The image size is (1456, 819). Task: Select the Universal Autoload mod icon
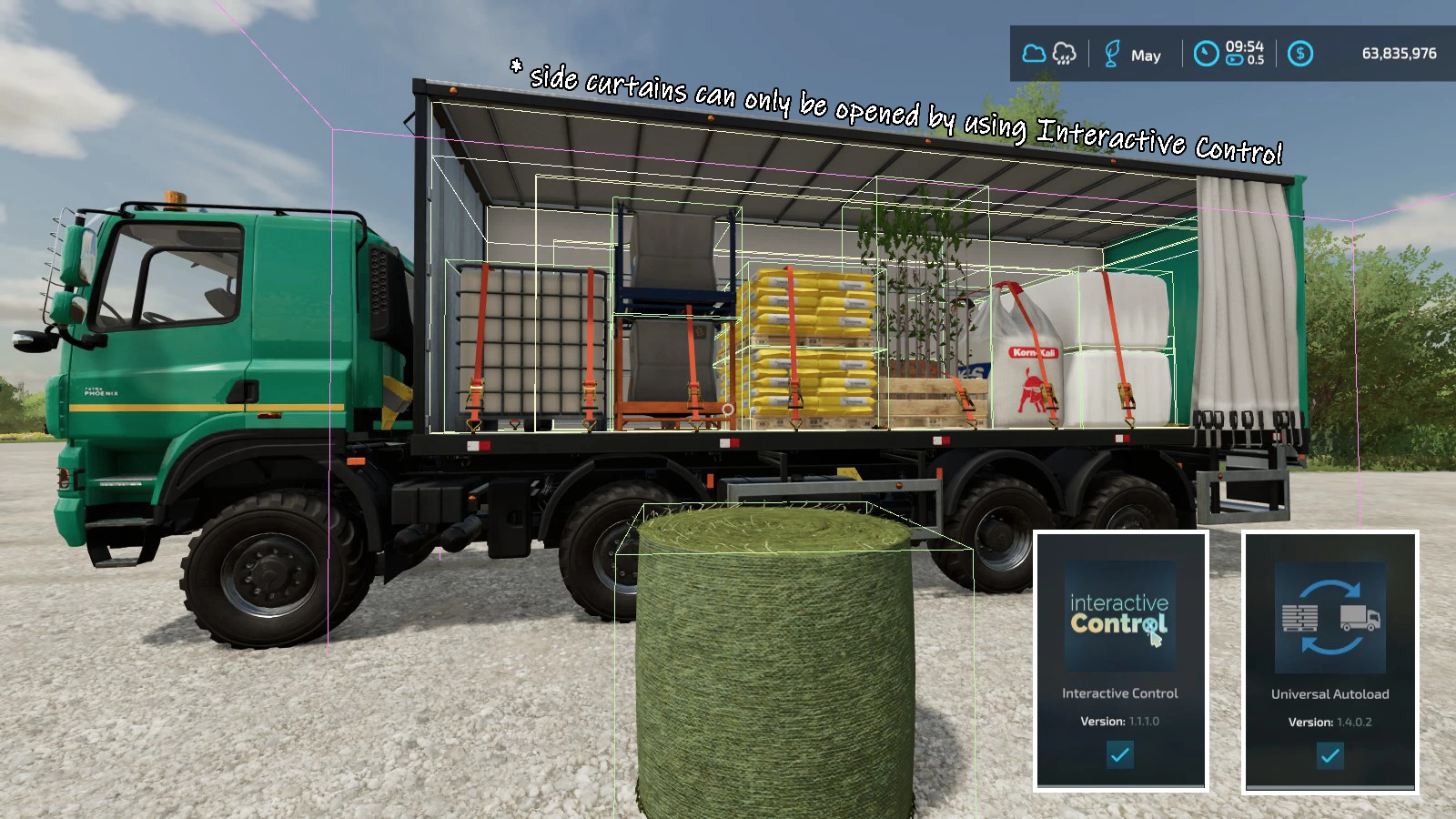(x=1330, y=617)
